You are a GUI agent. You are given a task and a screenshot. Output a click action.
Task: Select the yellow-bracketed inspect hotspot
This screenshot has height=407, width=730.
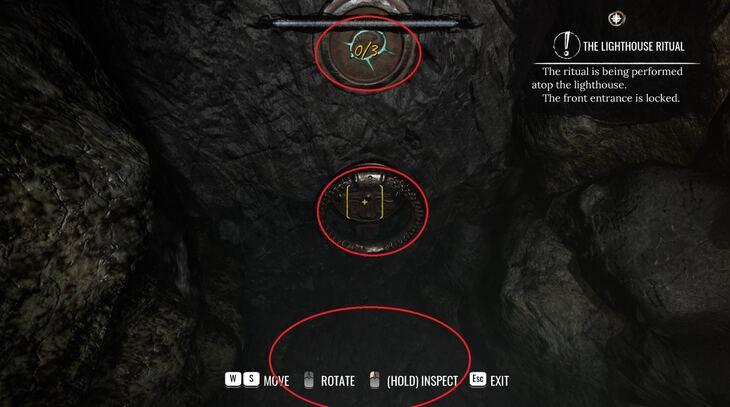pos(364,203)
